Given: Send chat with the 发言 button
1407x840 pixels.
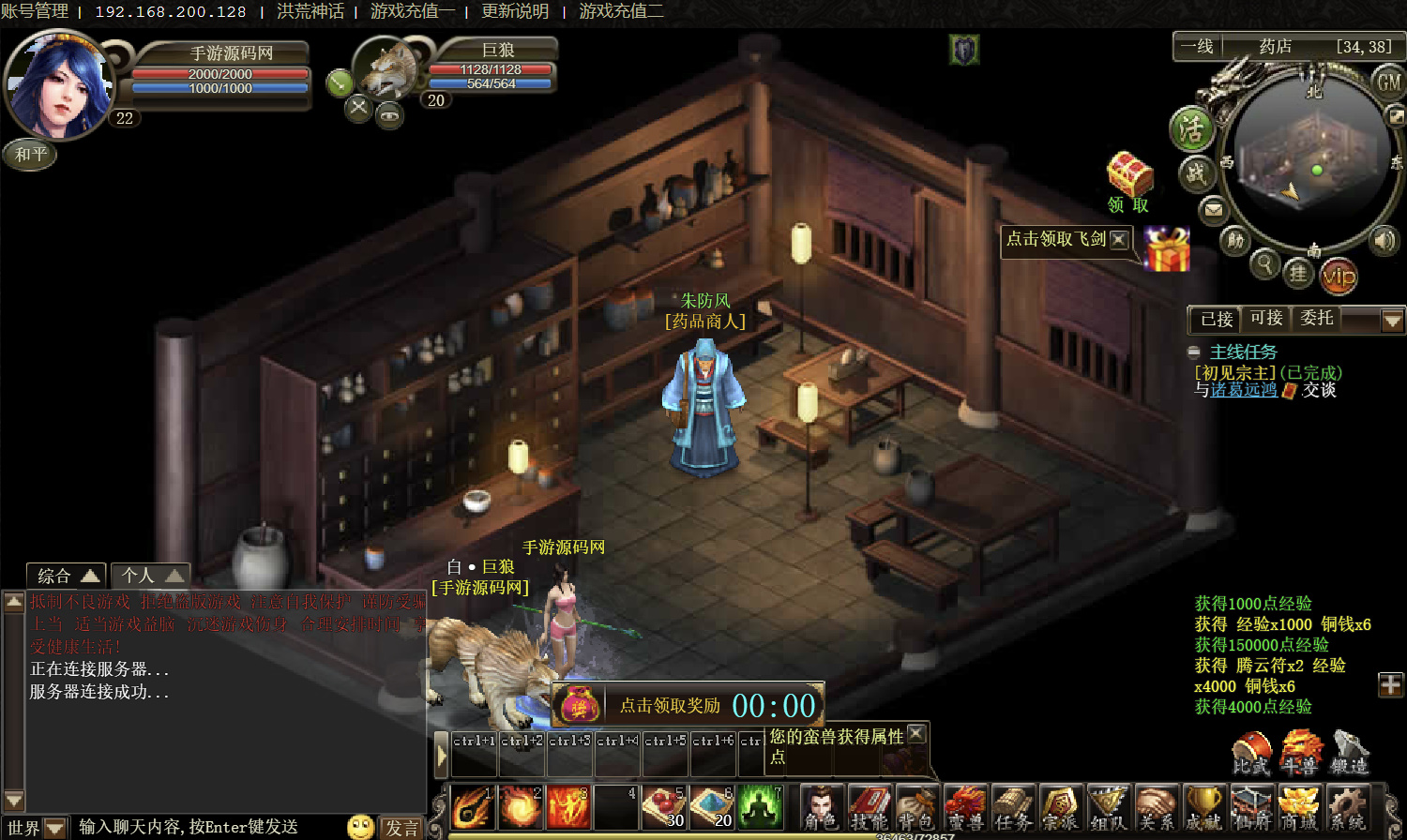Looking at the screenshot, I should tap(401, 828).
